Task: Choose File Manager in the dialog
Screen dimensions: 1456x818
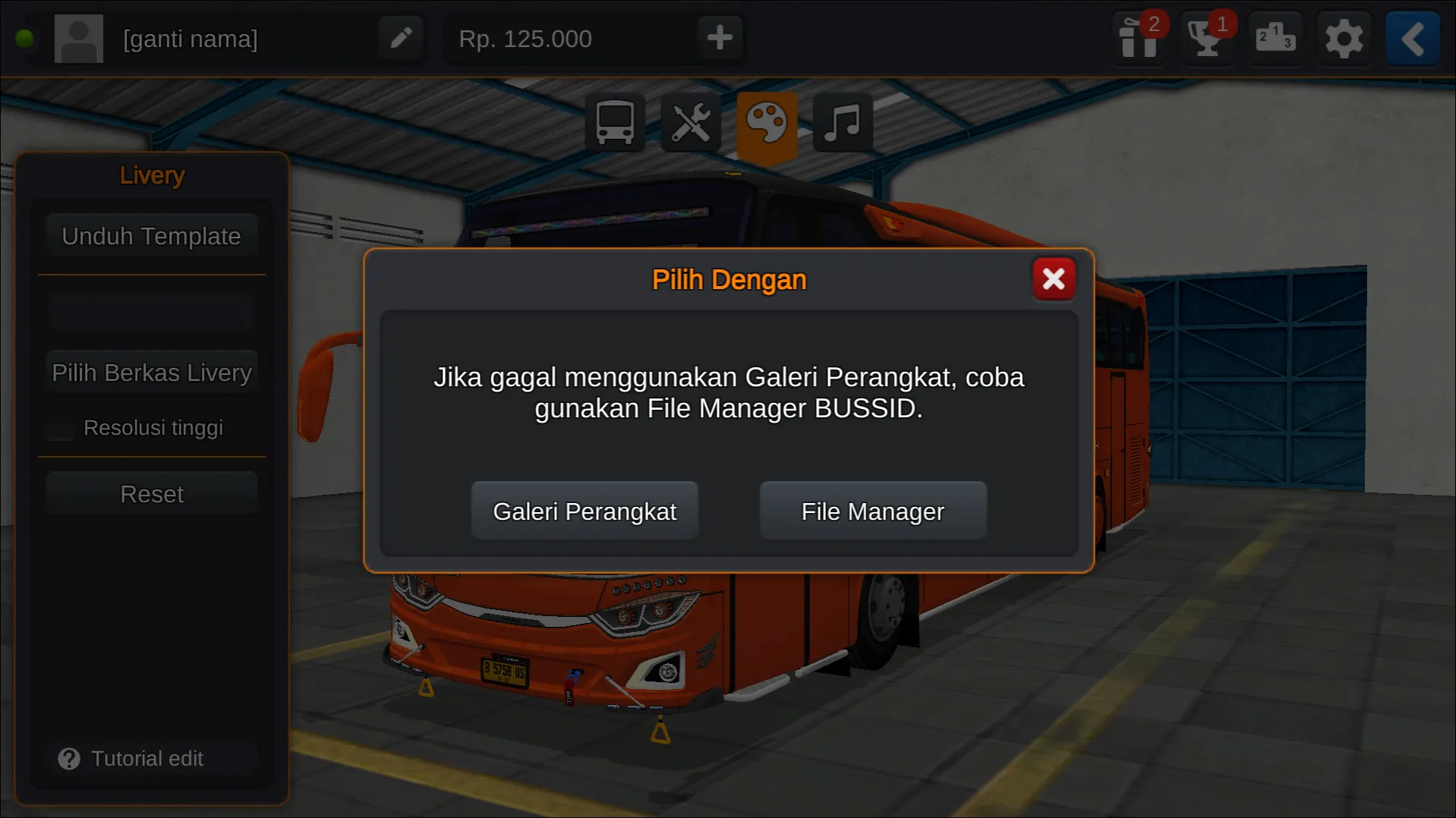Action: point(871,511)
